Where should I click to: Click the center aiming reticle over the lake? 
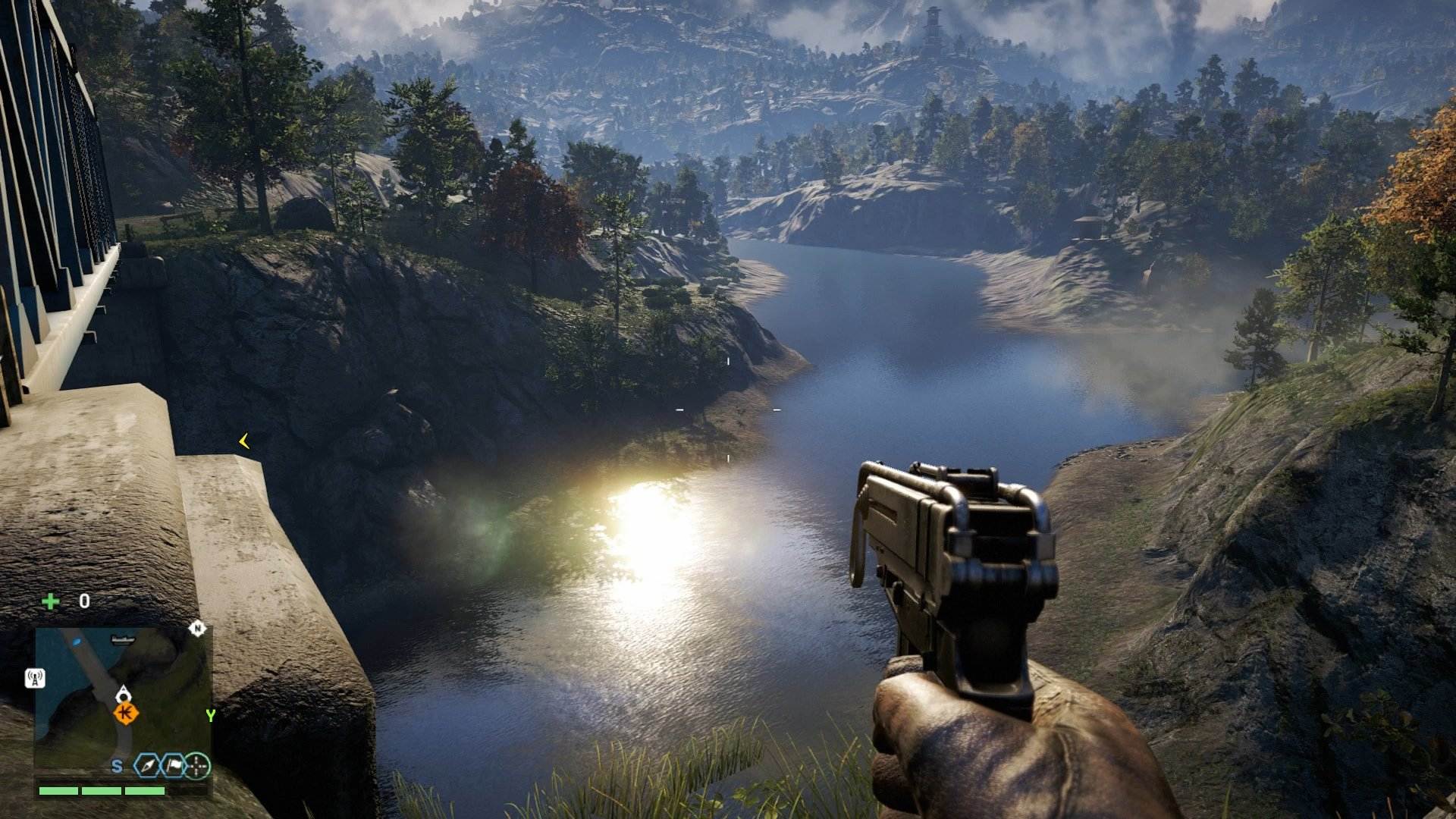[728, 409]
